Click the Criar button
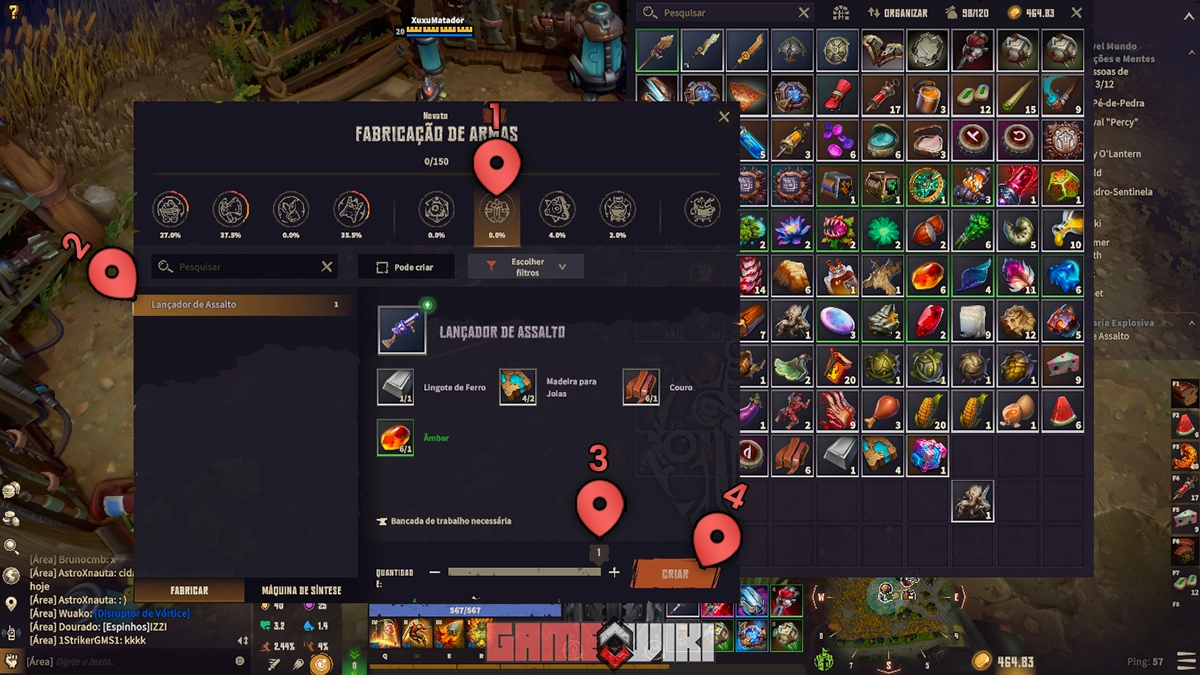Viewport: 1200px width, 675px height. pos(674,574)
